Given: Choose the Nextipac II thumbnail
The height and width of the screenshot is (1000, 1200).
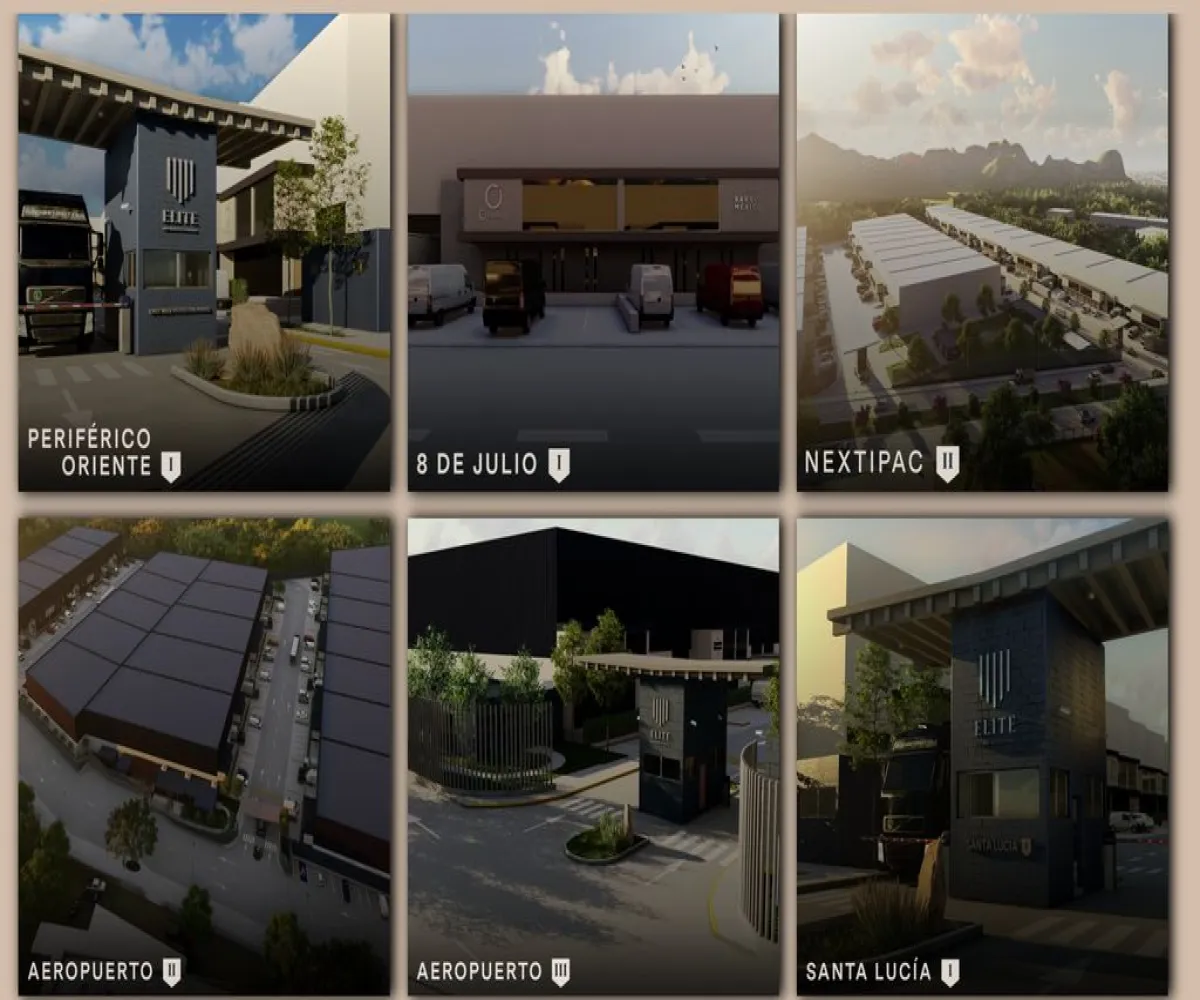Looking at the screenshot, I should [982, 252].
